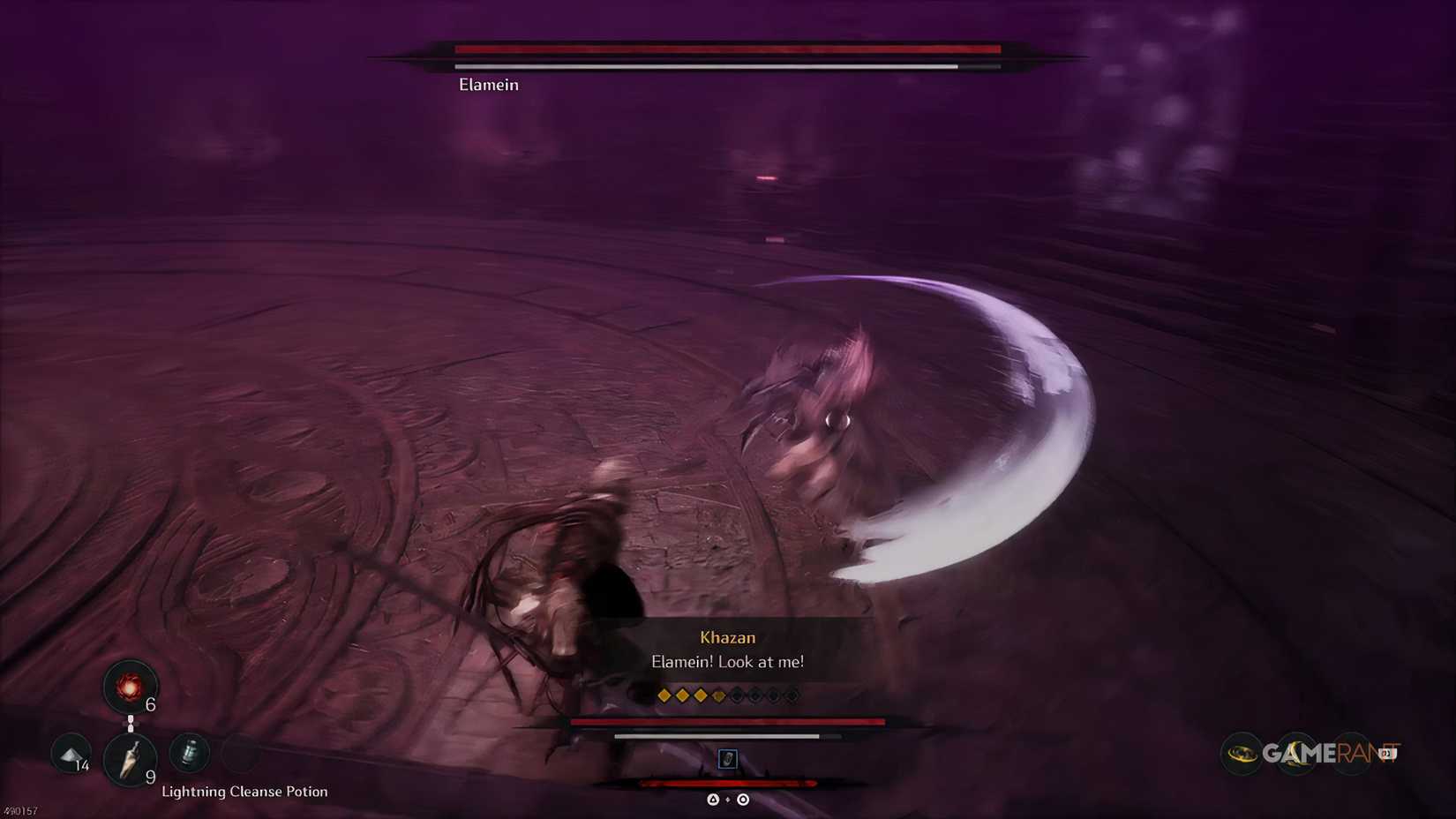Select the red ember item with 6 charges

130,687
